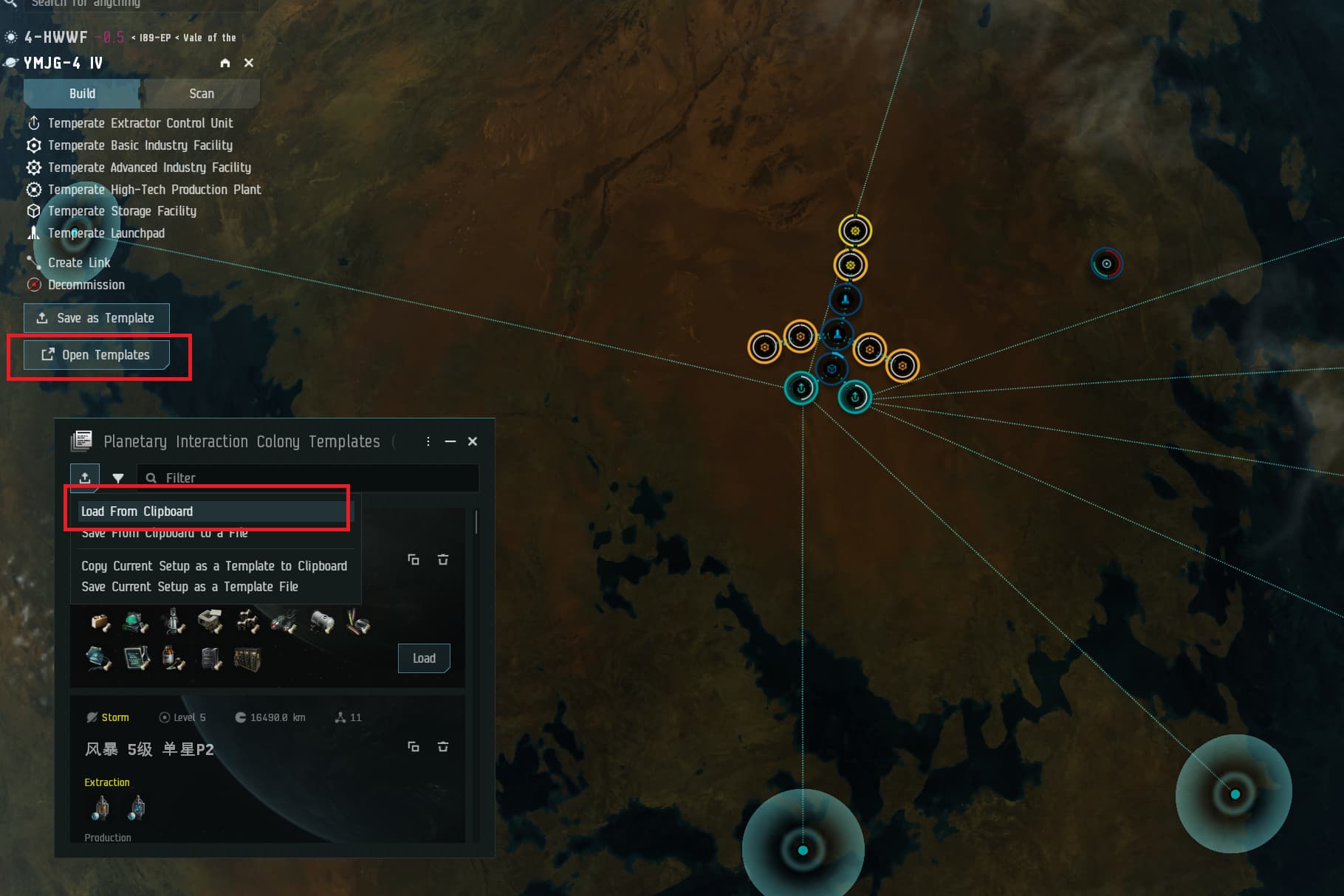Save Current Setup as a Template File
This screenshot has height=896, width=1344.
[189, 587]
